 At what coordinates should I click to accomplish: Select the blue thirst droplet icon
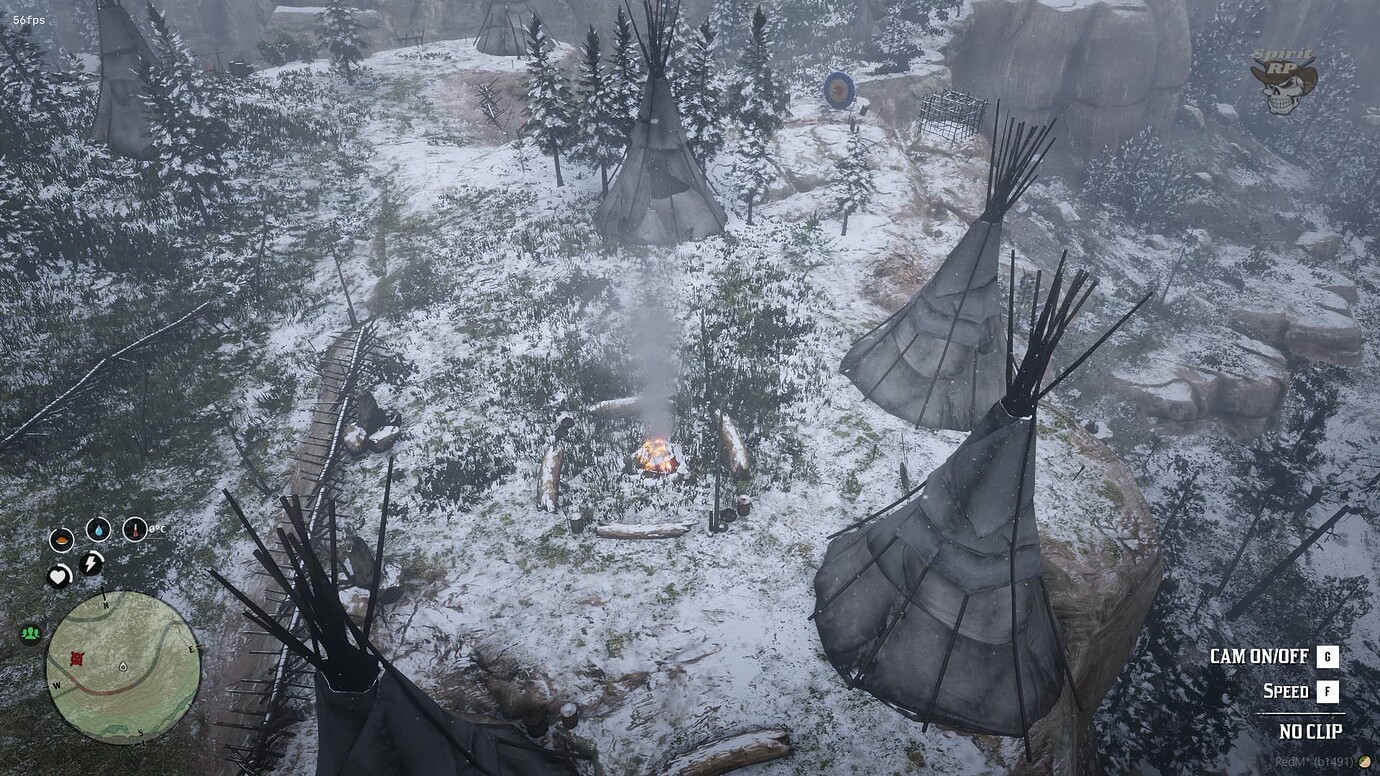(99, 529)
